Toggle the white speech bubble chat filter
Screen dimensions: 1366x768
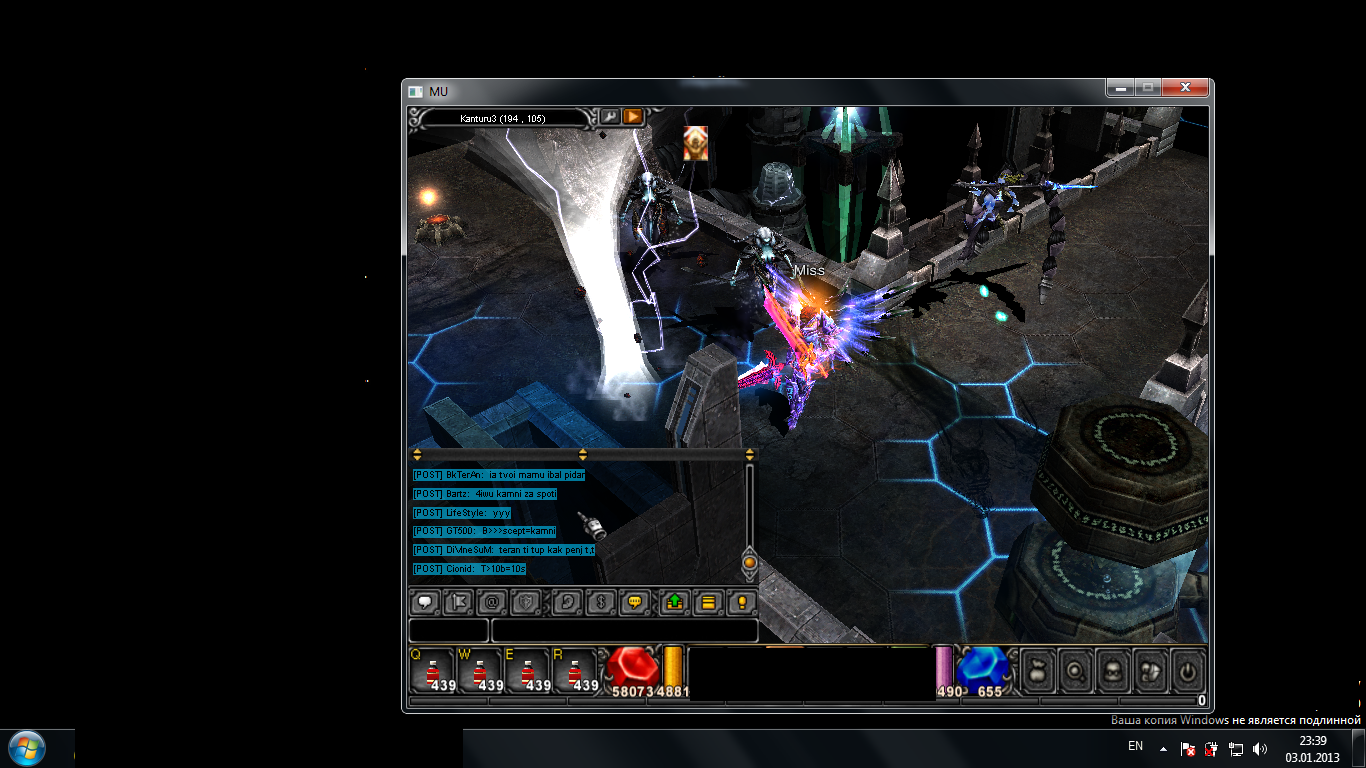click(x=426, y=602)
